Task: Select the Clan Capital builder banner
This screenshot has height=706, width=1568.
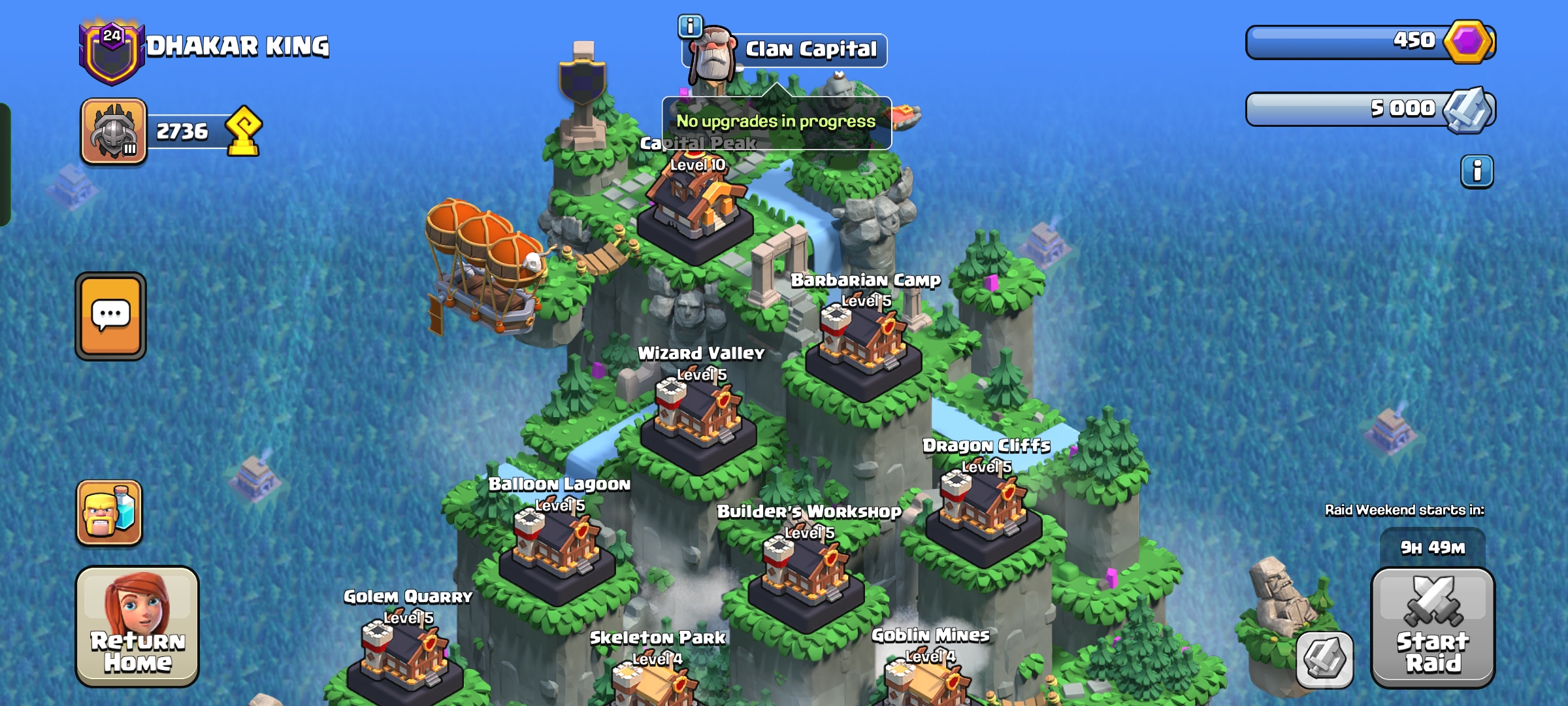Action: 810,50
